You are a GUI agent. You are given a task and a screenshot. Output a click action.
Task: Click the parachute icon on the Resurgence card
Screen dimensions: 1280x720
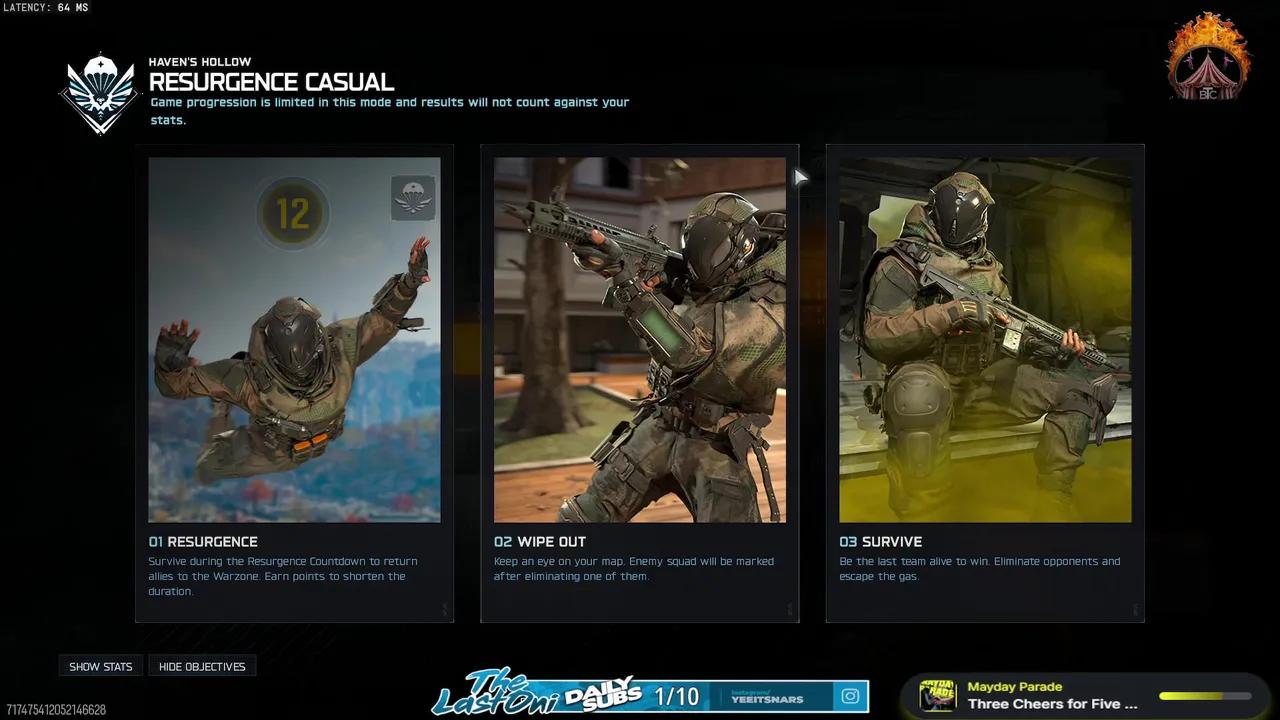tap(413, 196)
